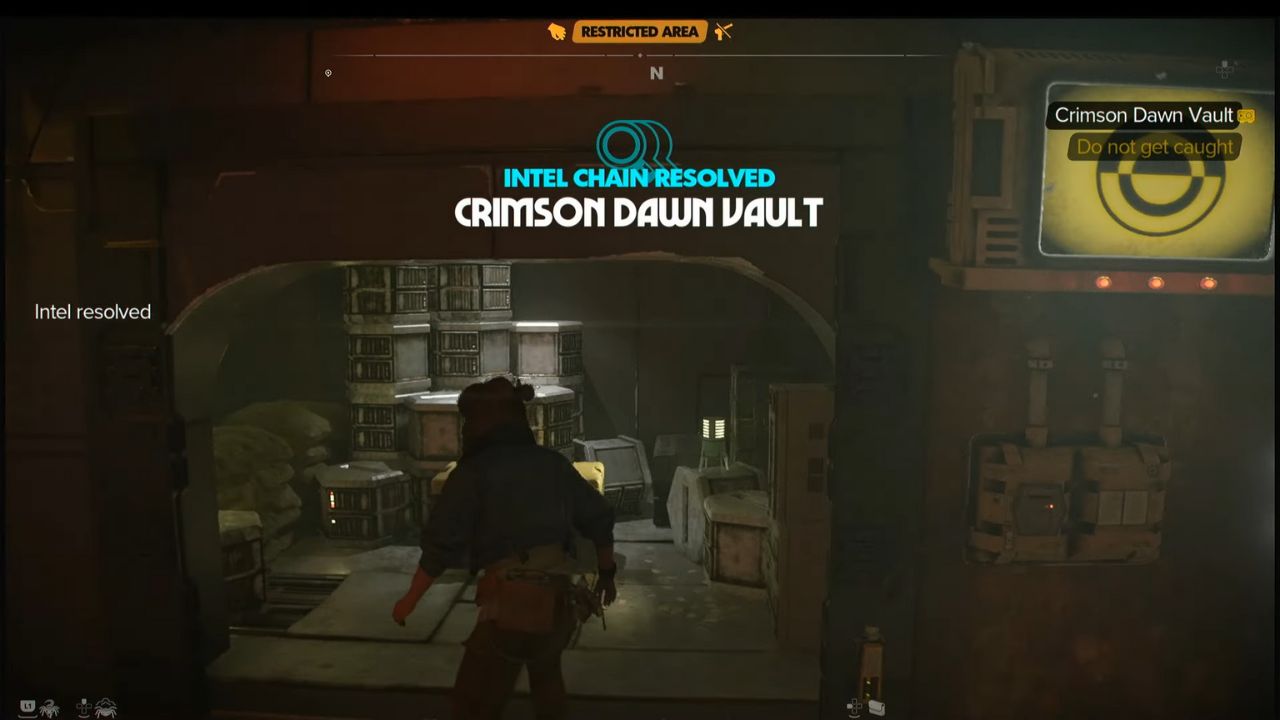Click the Intel resolved notification text
1280x720 pixels.
[x=92, y=312]
